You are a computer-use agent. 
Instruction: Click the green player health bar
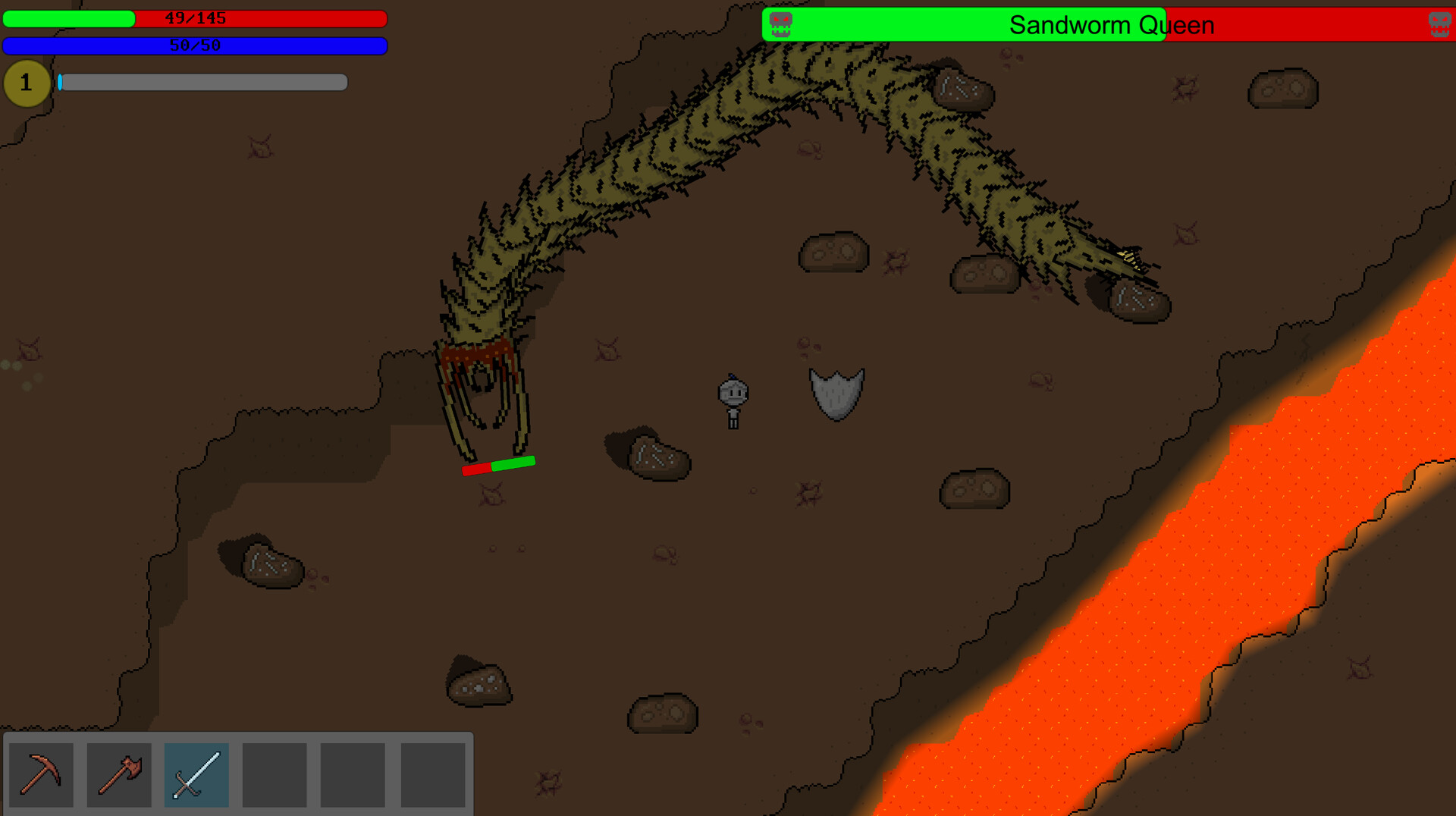68,17
